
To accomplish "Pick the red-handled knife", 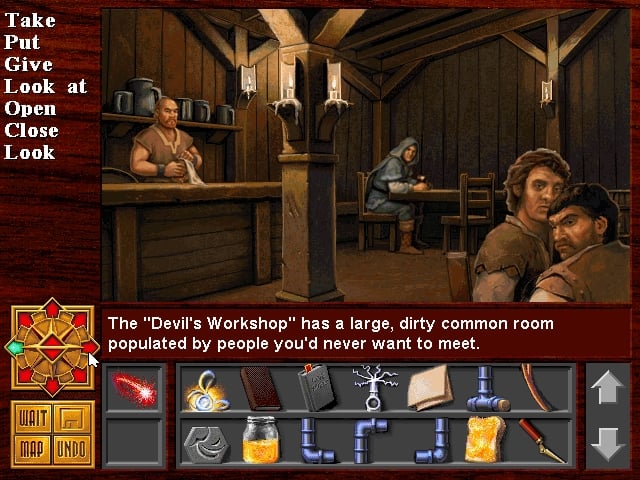I will click(x=540, y=440).
